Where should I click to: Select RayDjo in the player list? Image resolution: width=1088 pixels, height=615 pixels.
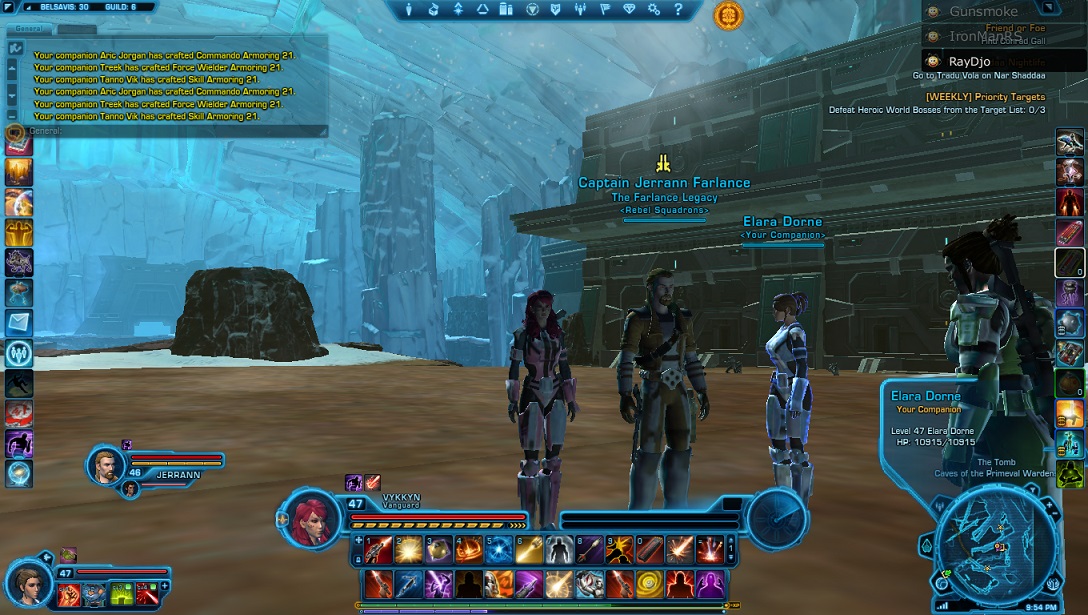click(972, 61)
